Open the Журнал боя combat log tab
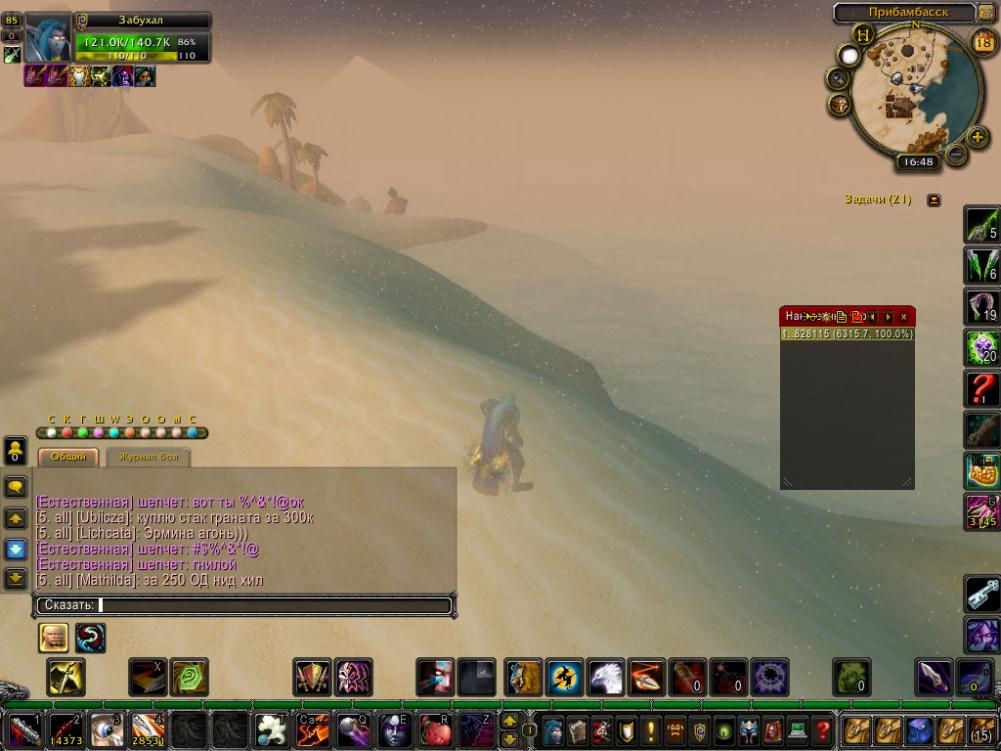 (x=146, y=457)
